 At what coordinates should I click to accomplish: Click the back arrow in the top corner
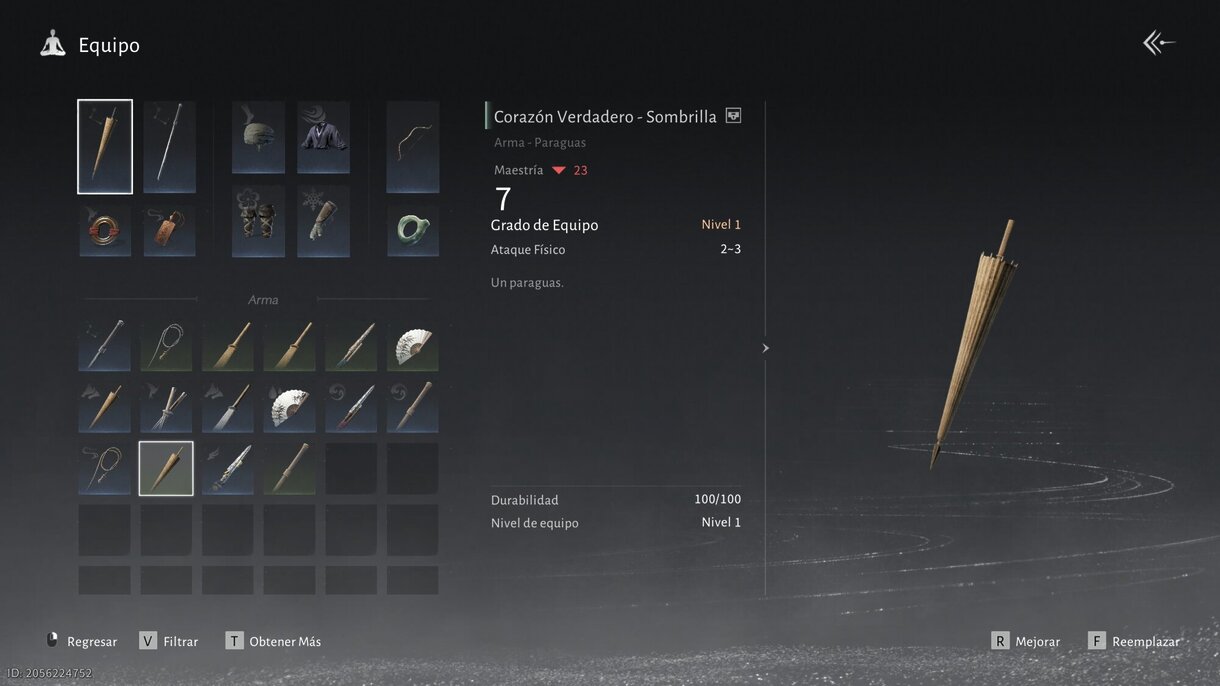(1159, 42)
